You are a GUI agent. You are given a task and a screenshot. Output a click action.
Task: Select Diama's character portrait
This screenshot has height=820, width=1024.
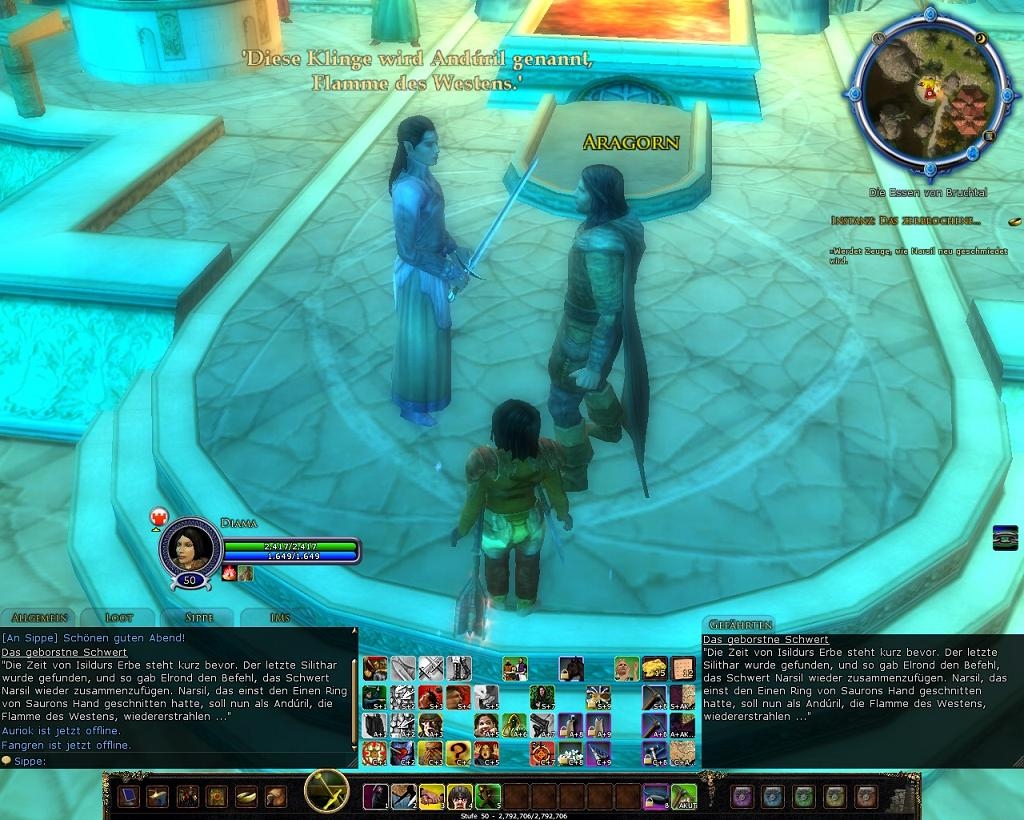click(190, 546)
